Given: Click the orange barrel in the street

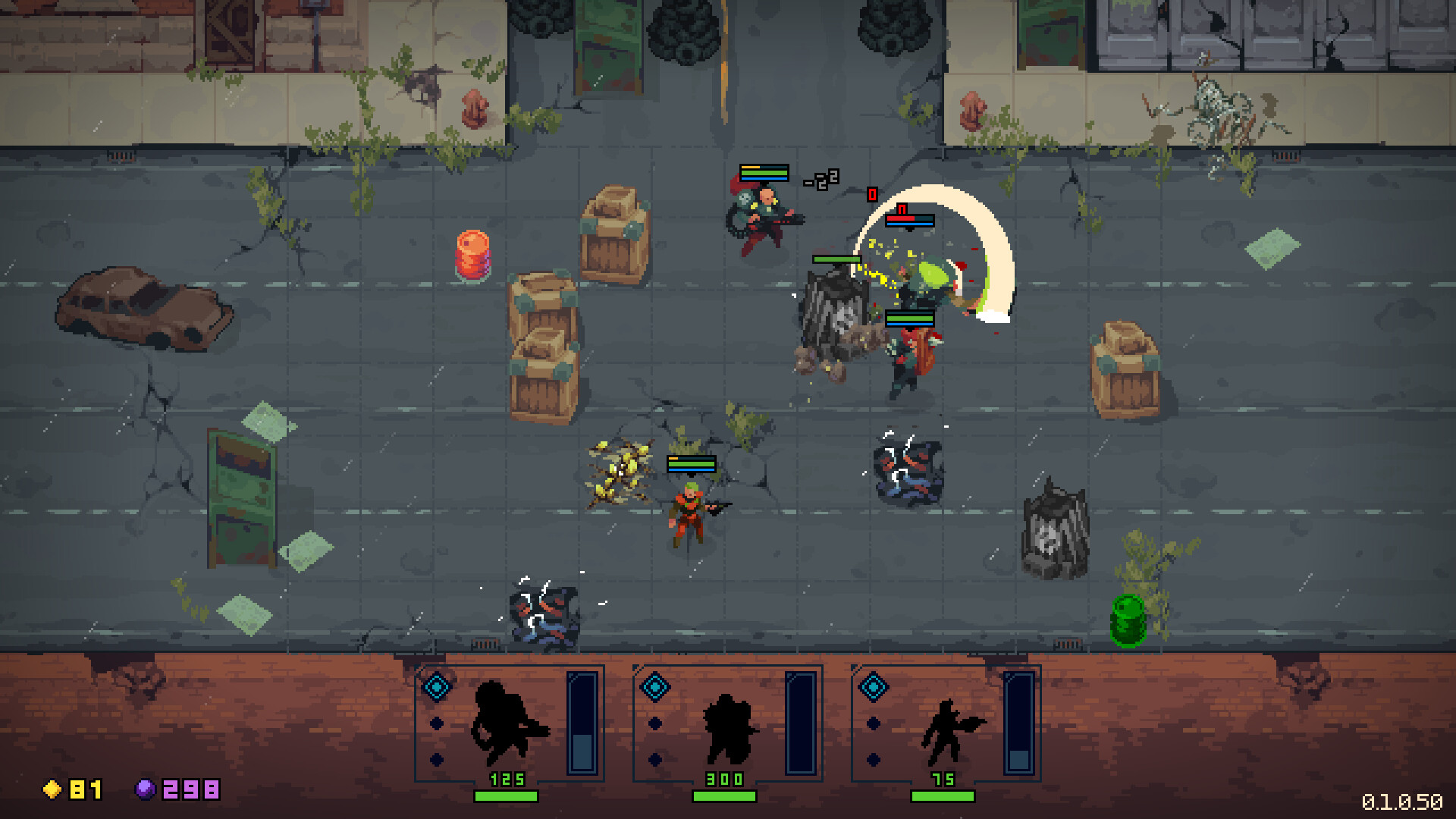Looking at the screenshot, I should [x=473, y=256].
